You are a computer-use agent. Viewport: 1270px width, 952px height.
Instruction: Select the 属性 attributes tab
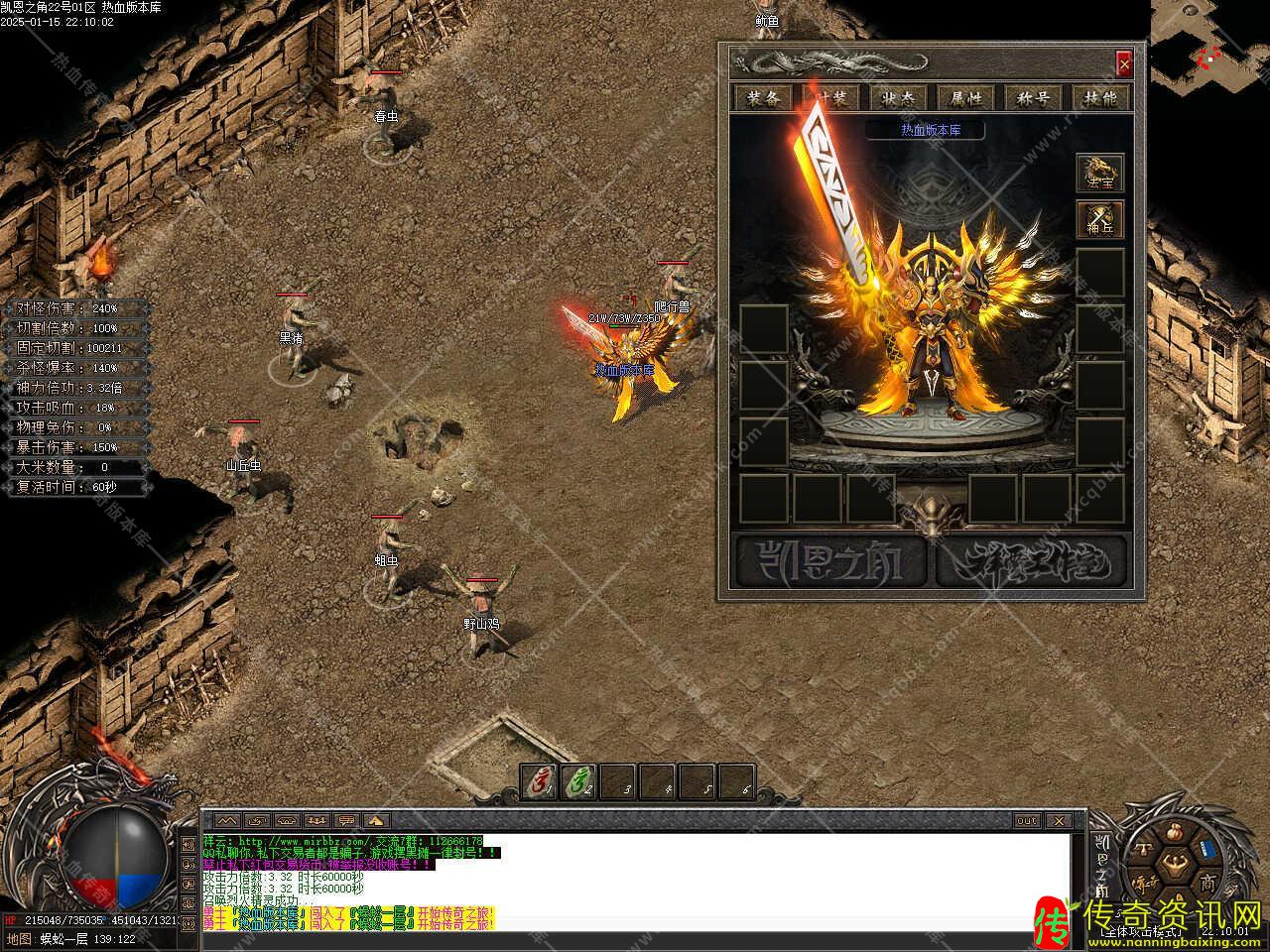point(965,97)
